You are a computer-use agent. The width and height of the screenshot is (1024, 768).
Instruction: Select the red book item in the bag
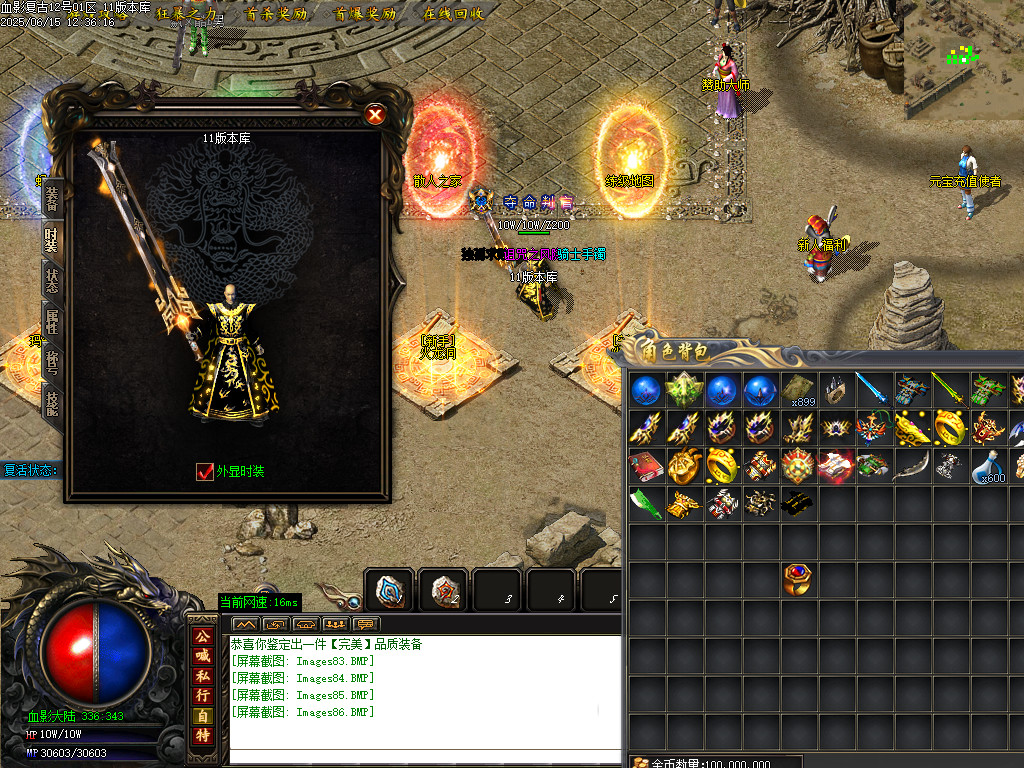645,466
